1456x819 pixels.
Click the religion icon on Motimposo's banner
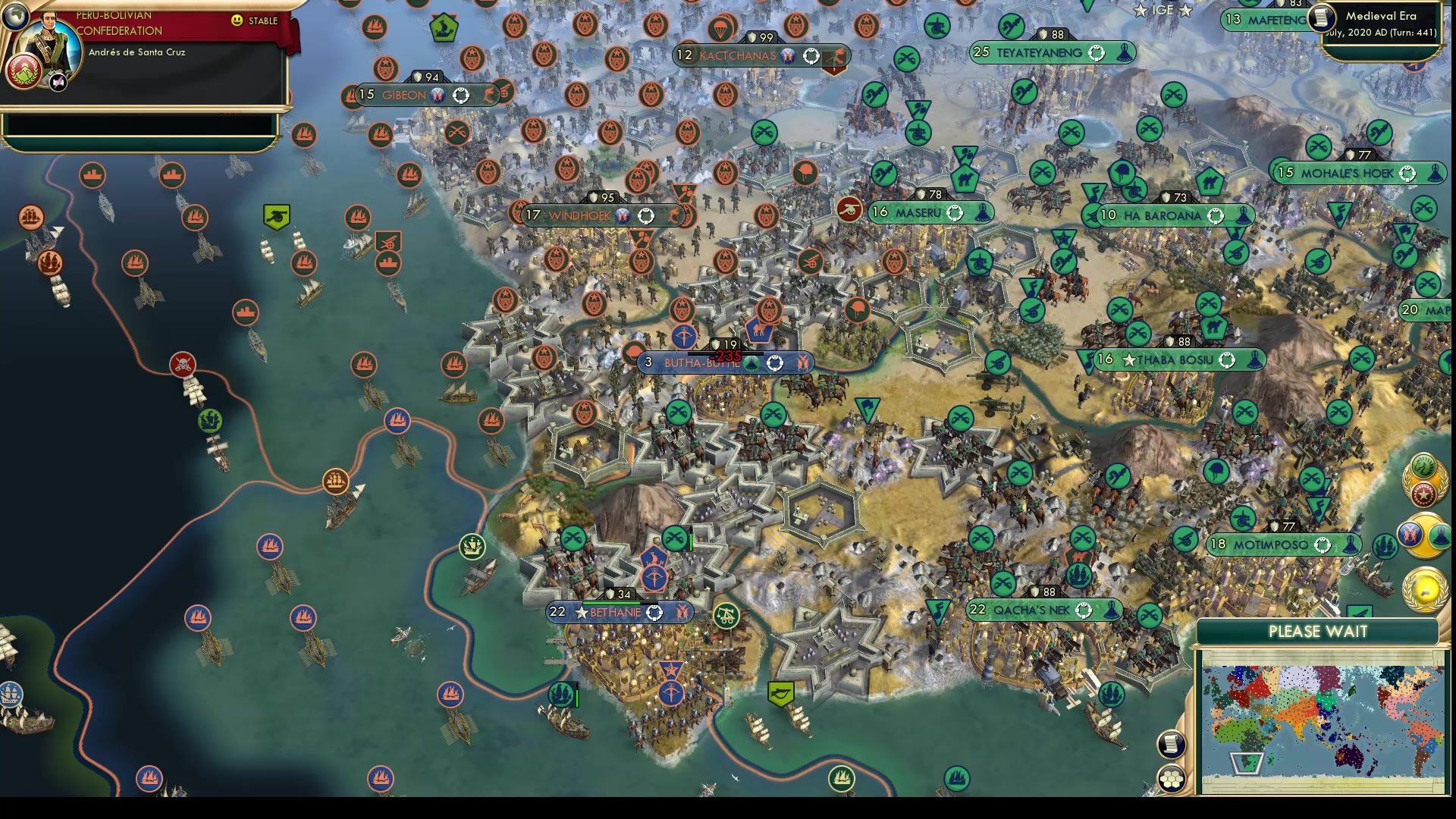pyautogui.click(x=1349, y=543)
